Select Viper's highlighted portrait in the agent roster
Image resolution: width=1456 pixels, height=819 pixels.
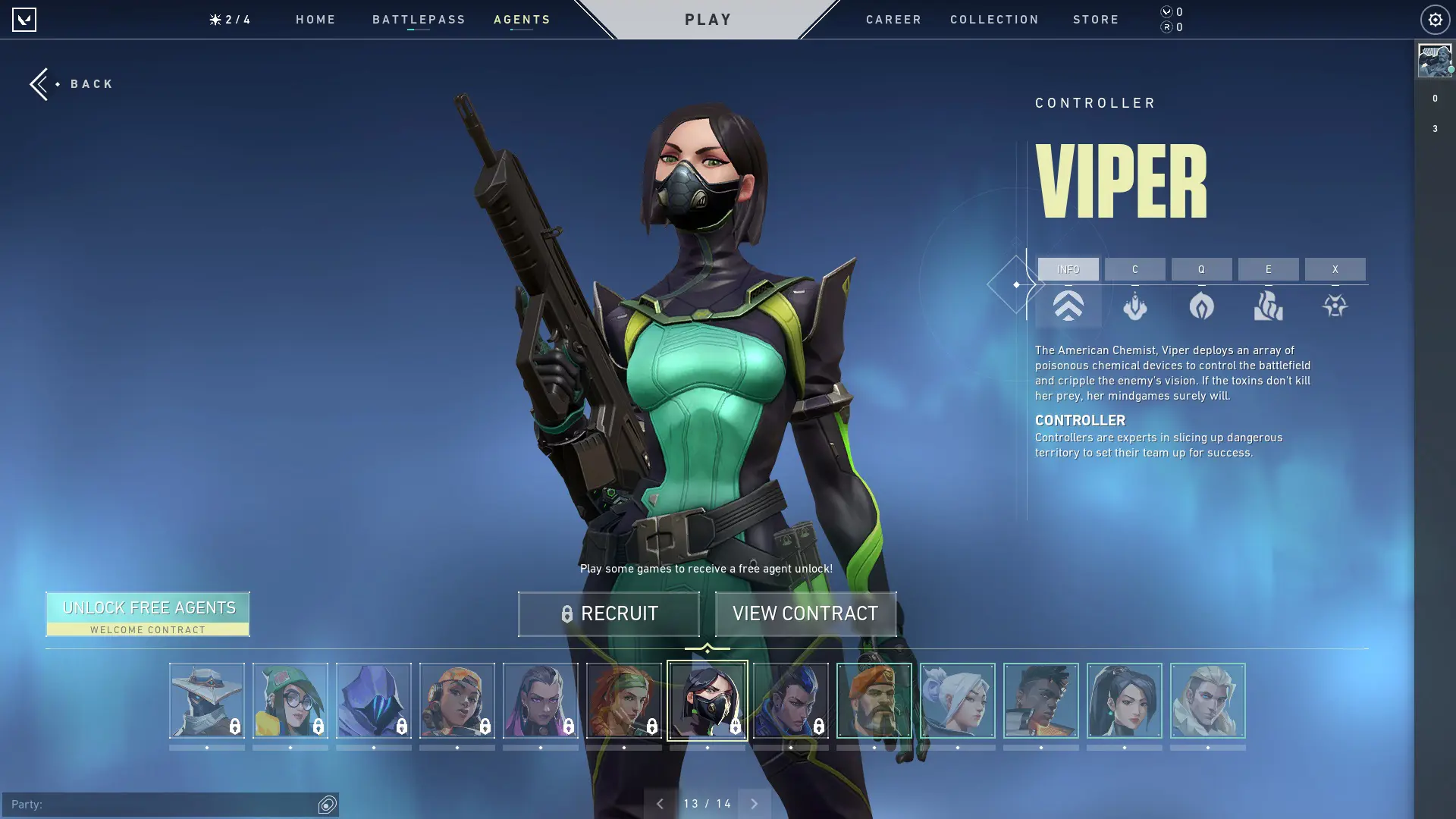708,701
